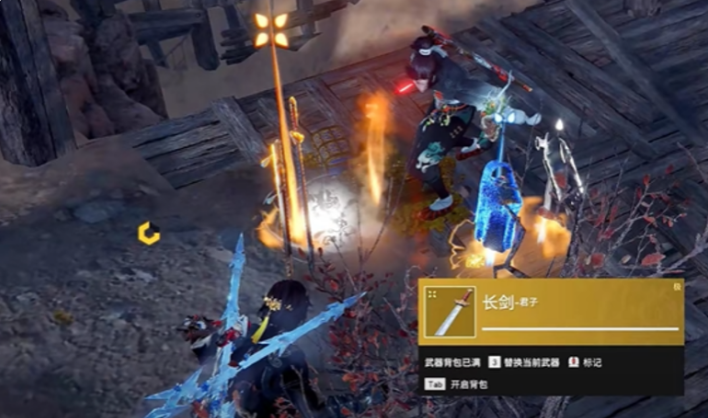Click the 长剑 item name in the gold tooltip
Image resolution: width=708 pixels, height=418 pixels.
point(497,301)
